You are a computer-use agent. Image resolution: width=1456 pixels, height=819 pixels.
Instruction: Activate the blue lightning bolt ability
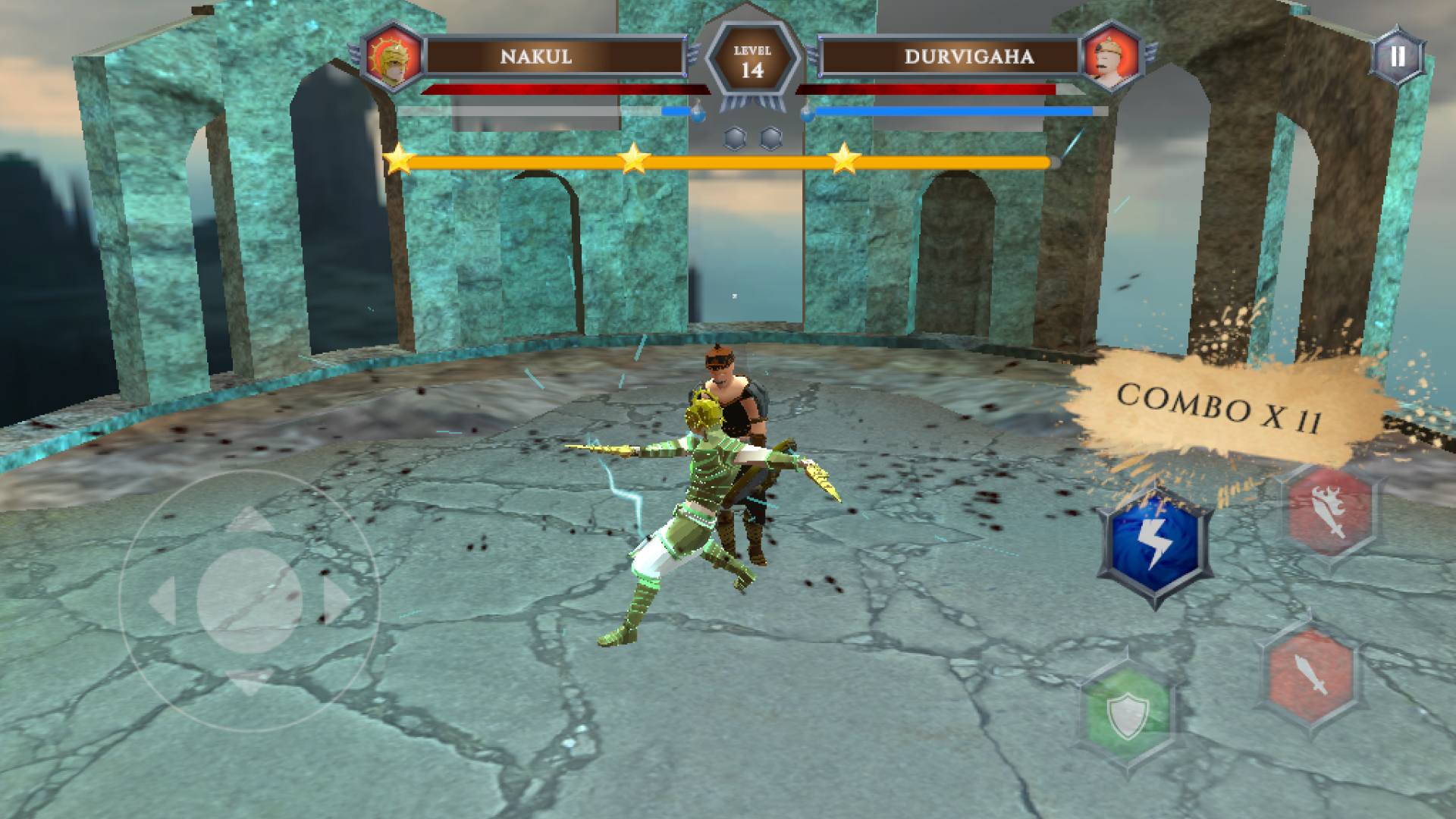(x=1154, y=545)
